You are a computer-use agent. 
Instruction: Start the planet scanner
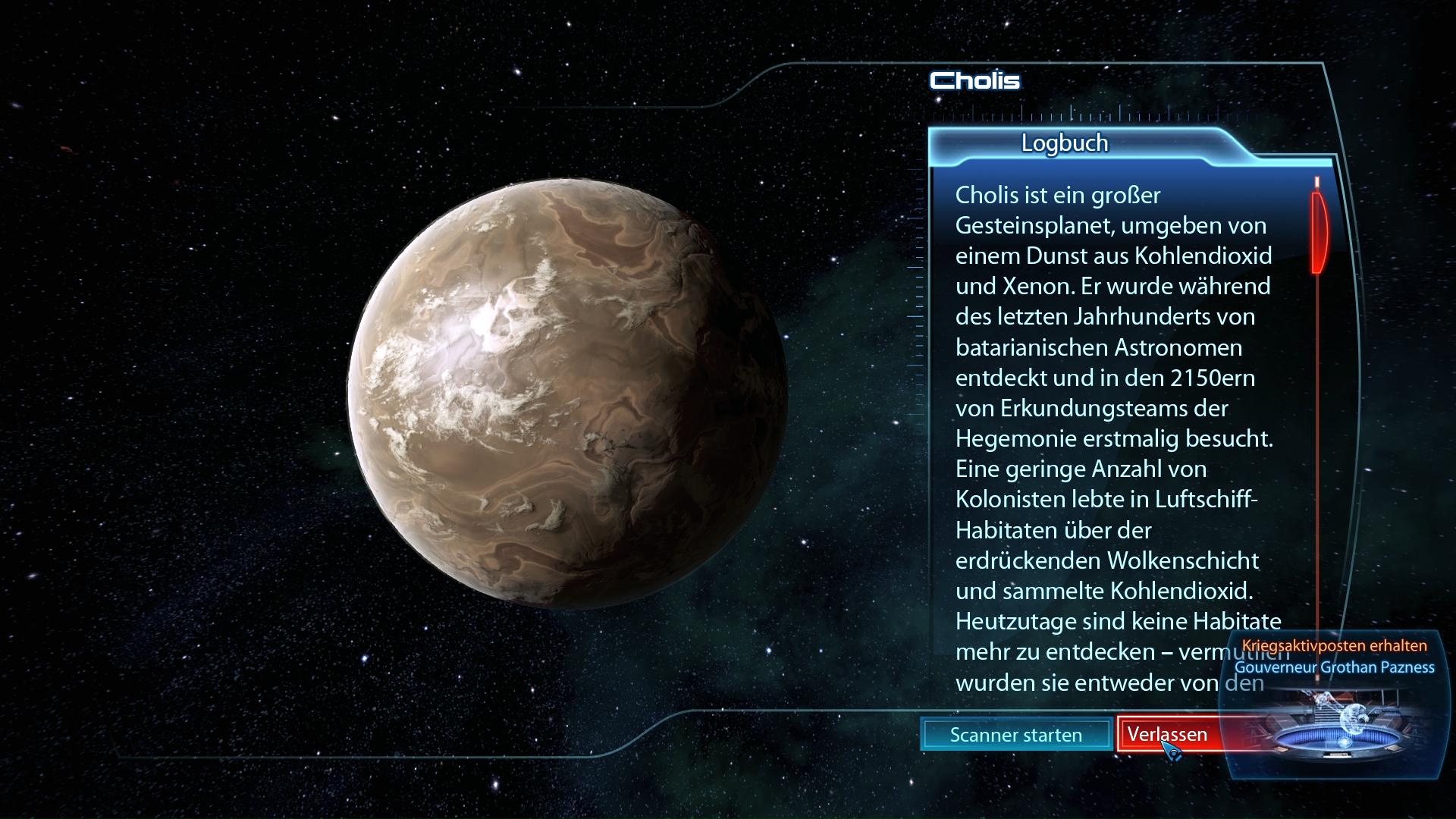click(x=1016, y=735)
